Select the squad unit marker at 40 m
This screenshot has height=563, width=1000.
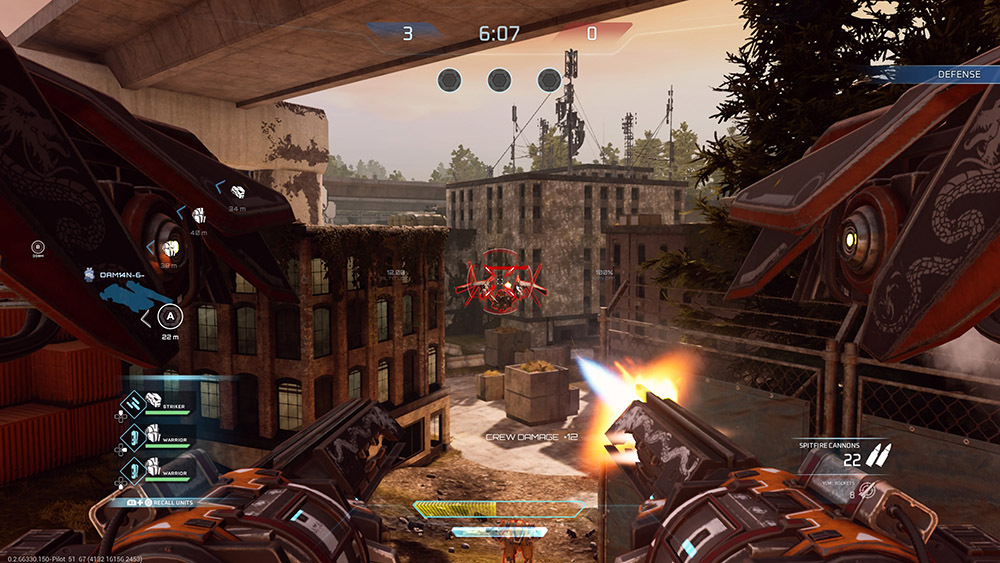(198, 215)
